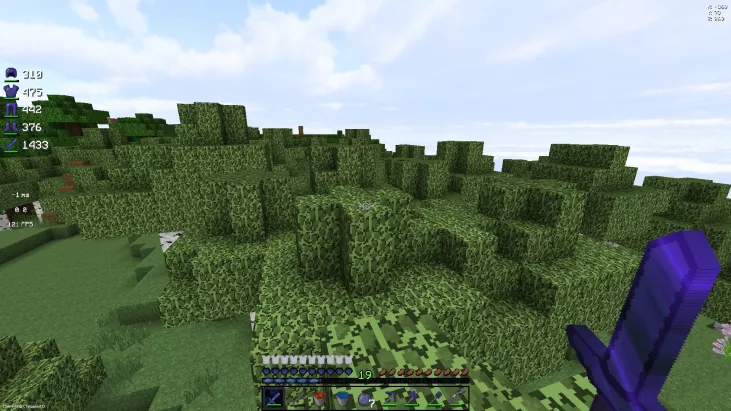Select the shovel hotbar slot
The height and width of the screenshot is (411, 731).
point(434,398)
